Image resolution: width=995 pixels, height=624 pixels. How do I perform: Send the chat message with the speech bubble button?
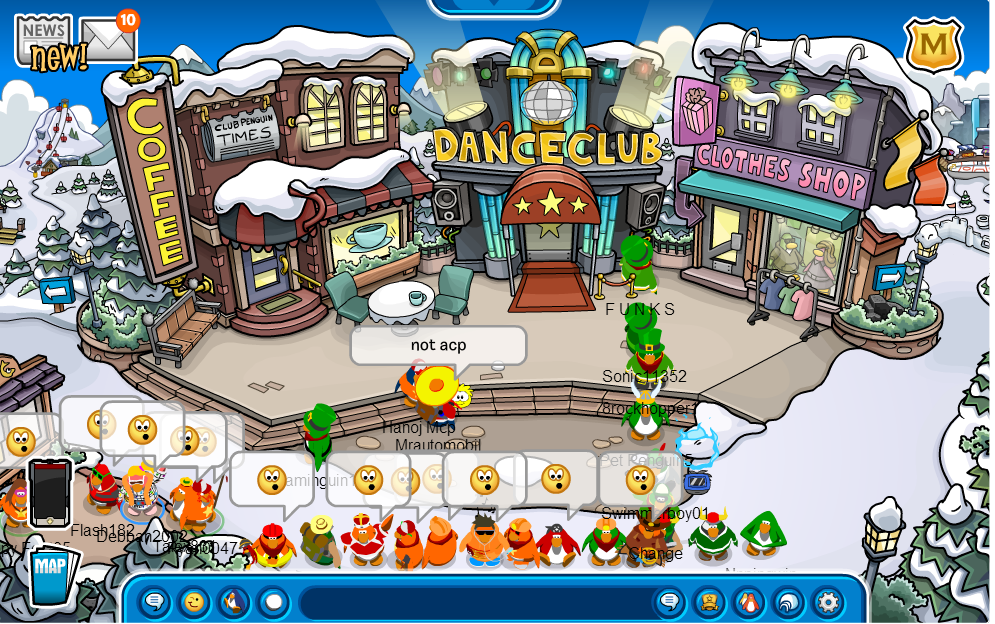pos(670,602)
